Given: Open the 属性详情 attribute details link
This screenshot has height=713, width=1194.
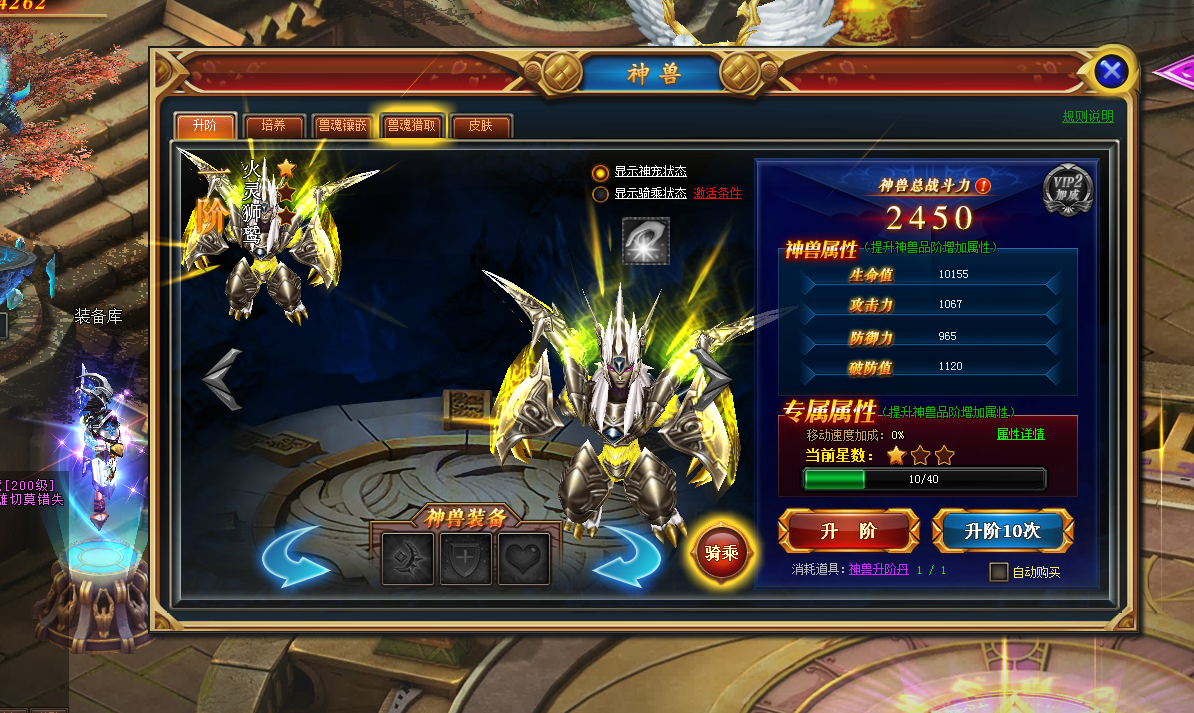Looking at the screenshot, I should coord(1020,434).
